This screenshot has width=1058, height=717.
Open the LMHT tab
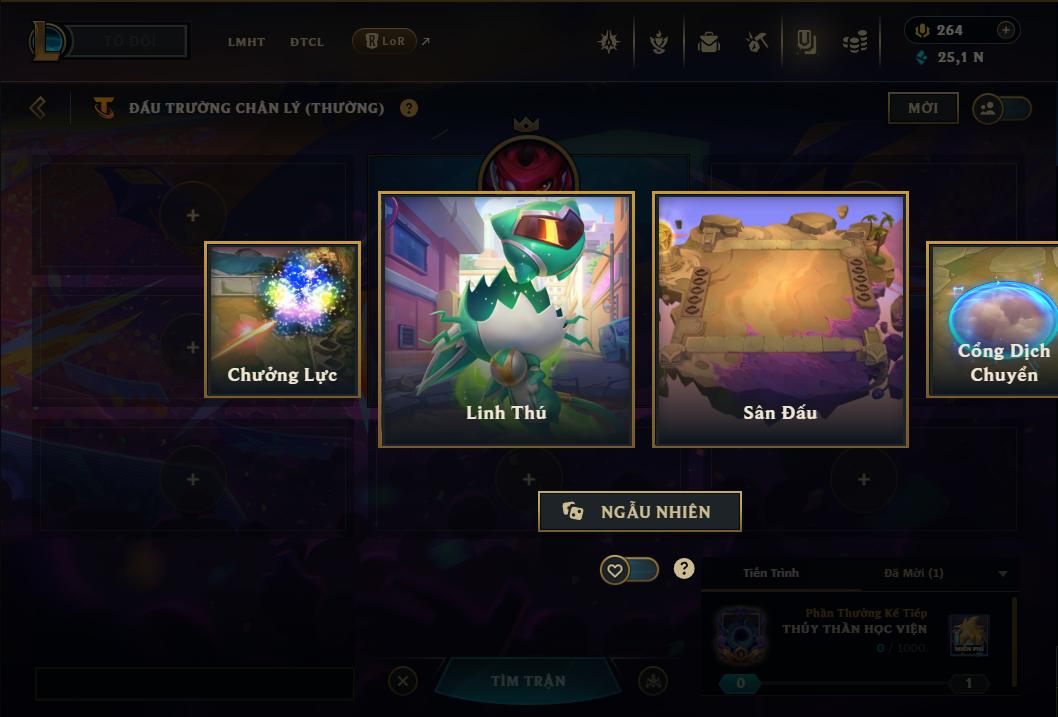coord(246,42)
